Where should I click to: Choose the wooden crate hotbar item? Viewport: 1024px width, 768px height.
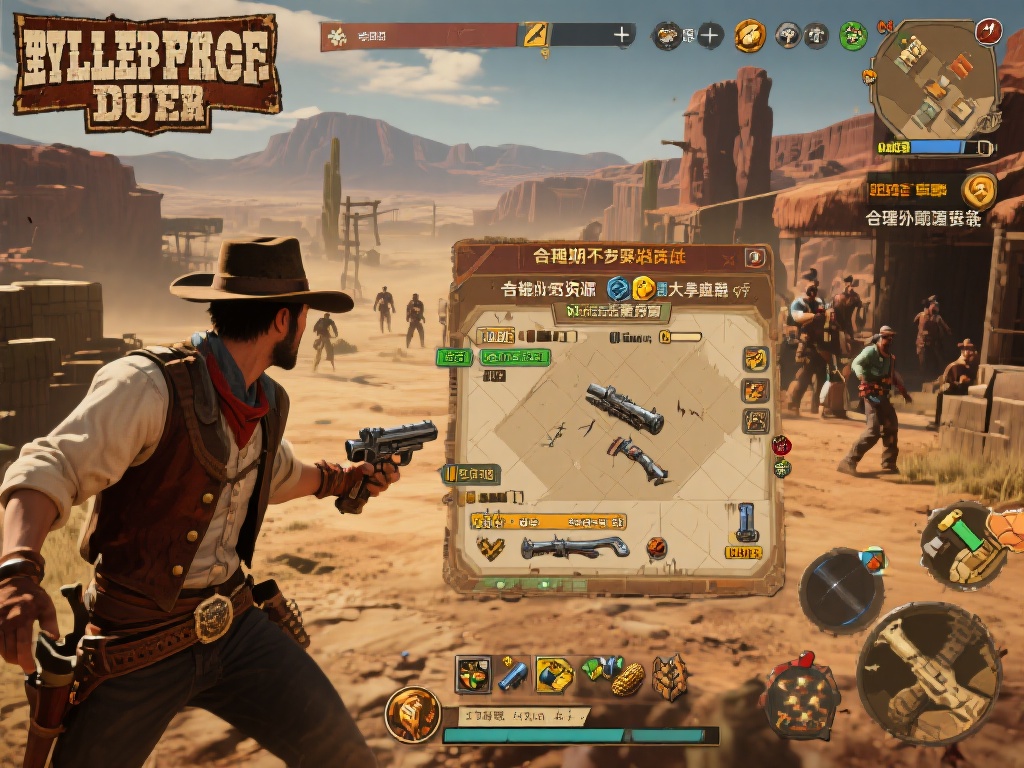click(x=670, y=676)
